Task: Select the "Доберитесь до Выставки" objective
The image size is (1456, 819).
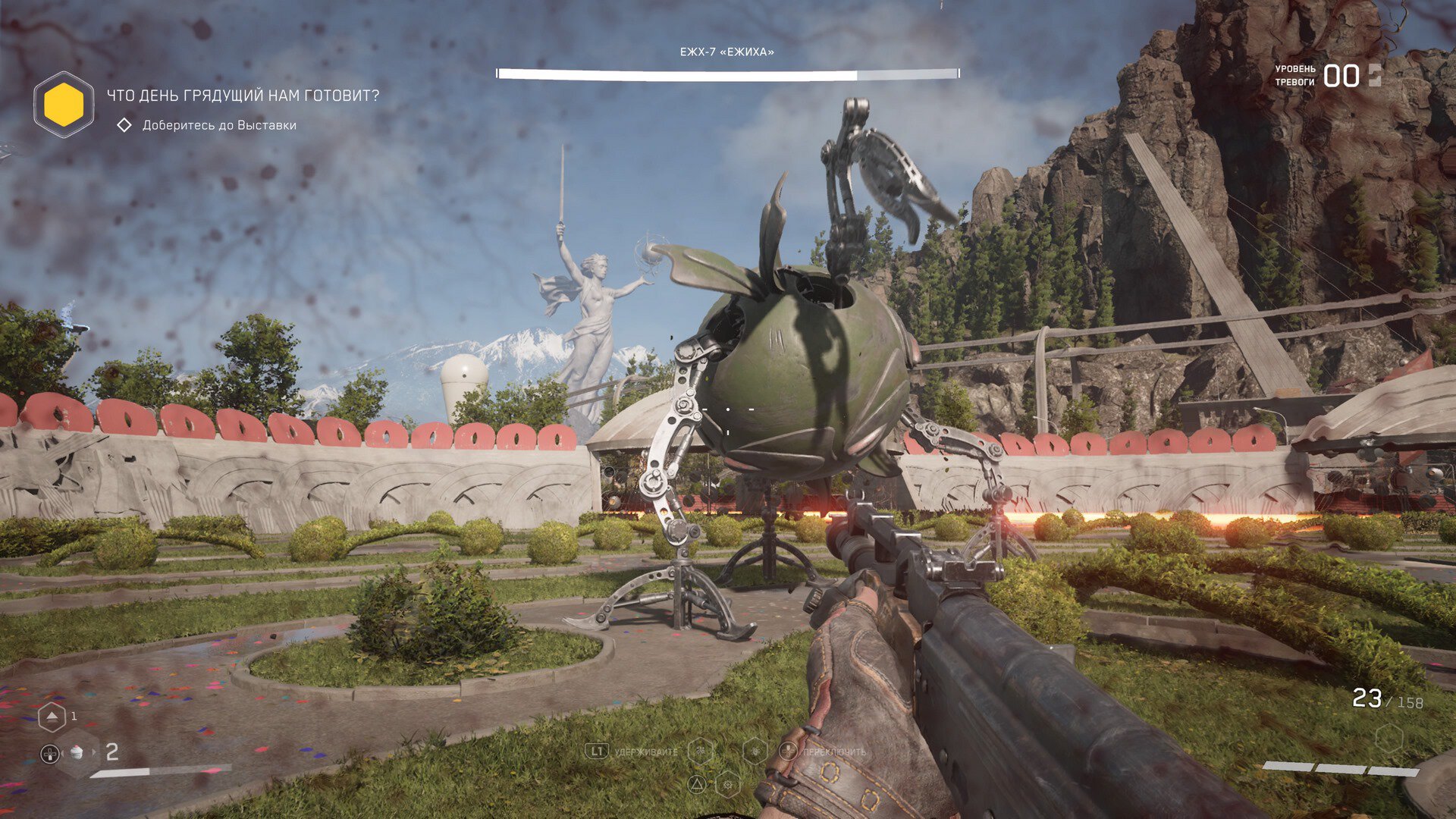Action: coord(219,125)
